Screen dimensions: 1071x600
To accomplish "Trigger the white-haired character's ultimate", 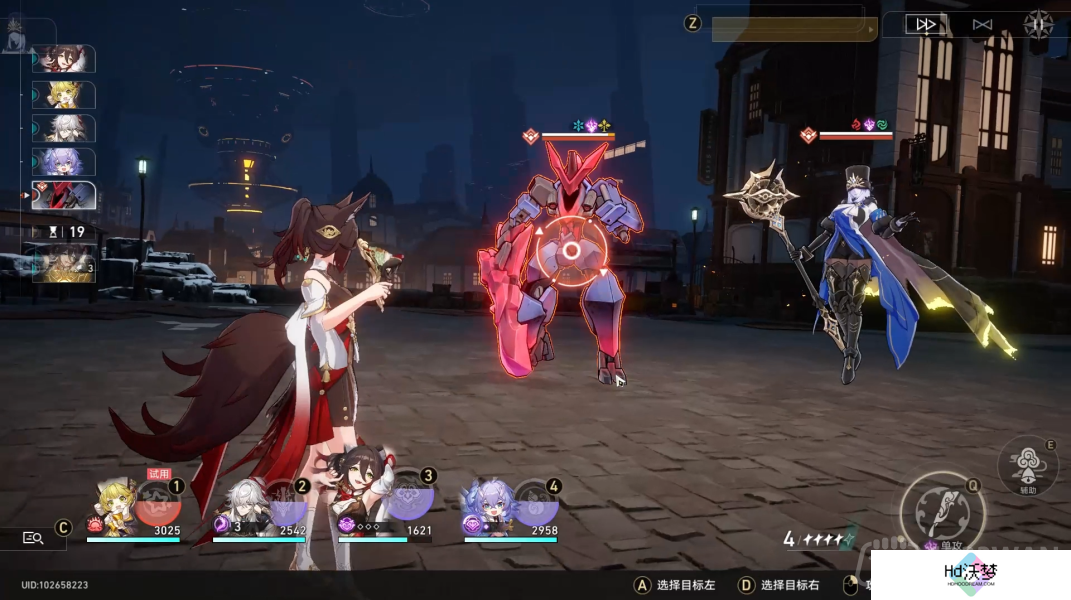I will [x=284, y=502].
